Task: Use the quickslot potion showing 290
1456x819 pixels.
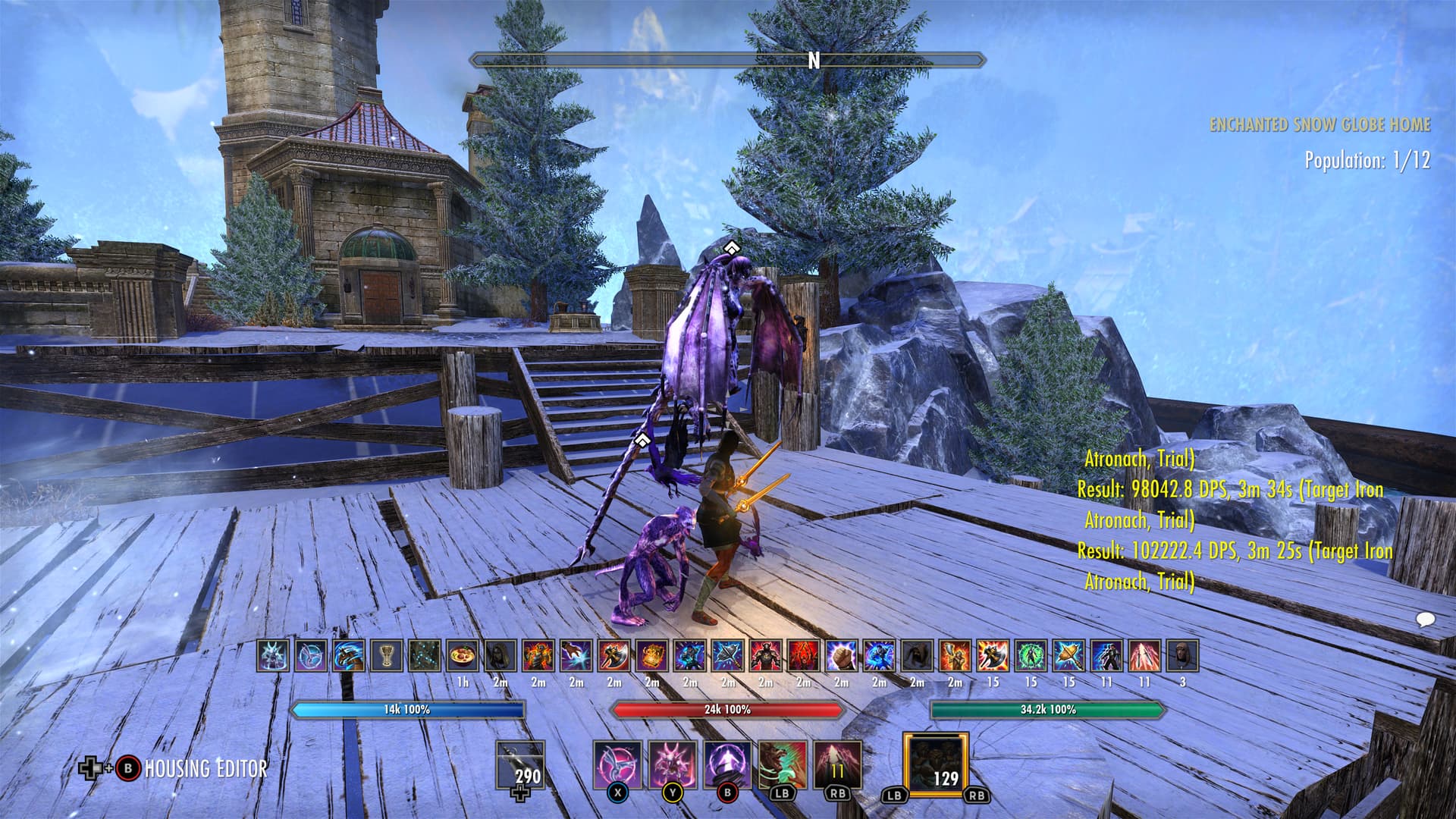Action: coord(520,767)
